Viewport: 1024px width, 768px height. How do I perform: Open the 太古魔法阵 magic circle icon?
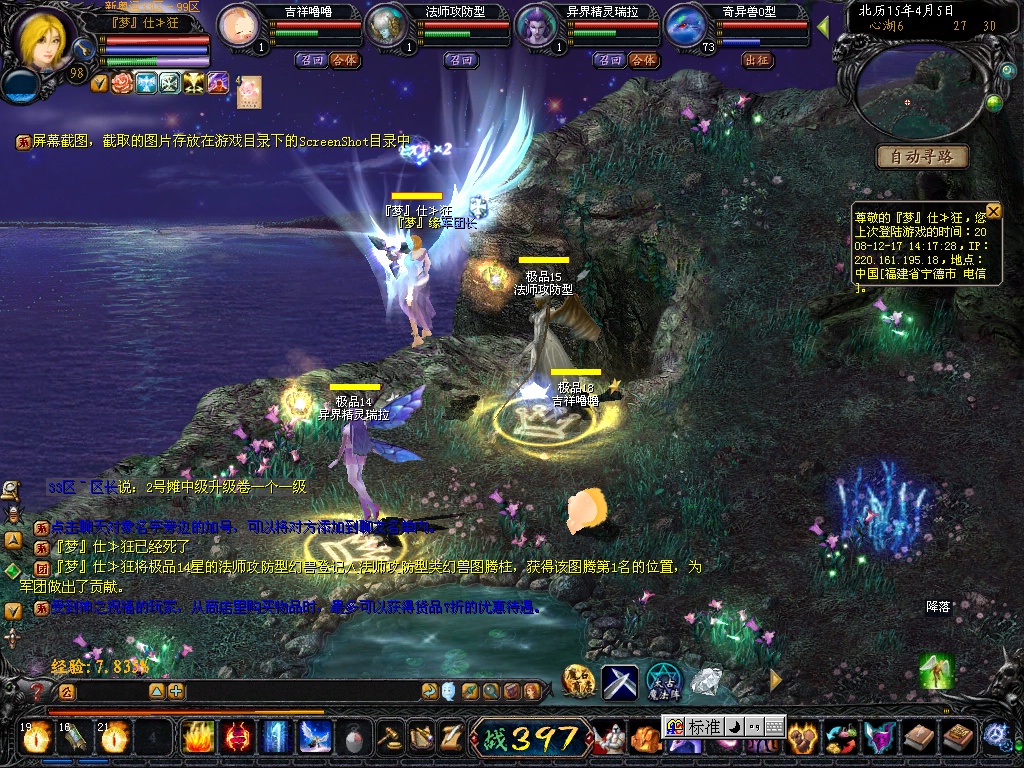663,681
